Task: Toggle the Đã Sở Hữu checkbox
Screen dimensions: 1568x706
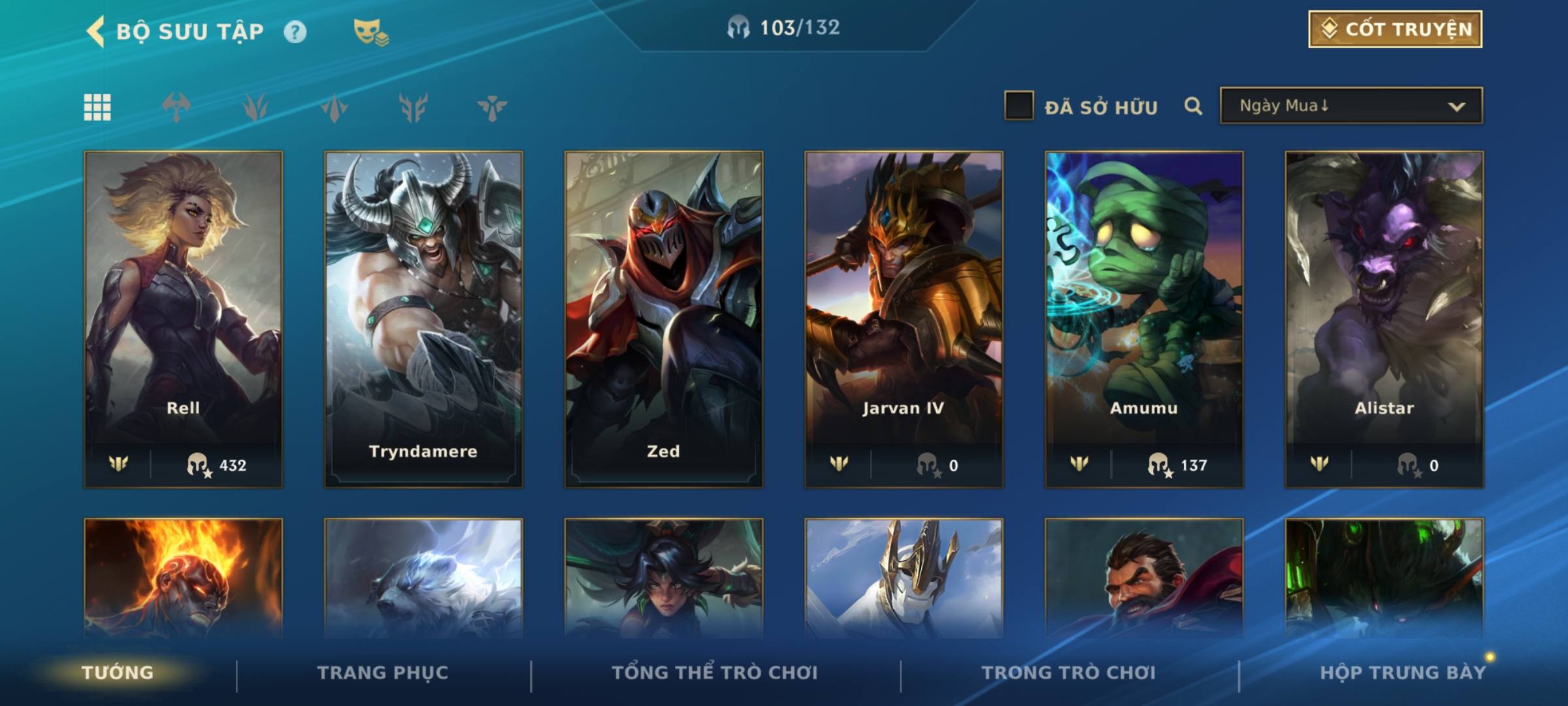Action: (1019, 106)
